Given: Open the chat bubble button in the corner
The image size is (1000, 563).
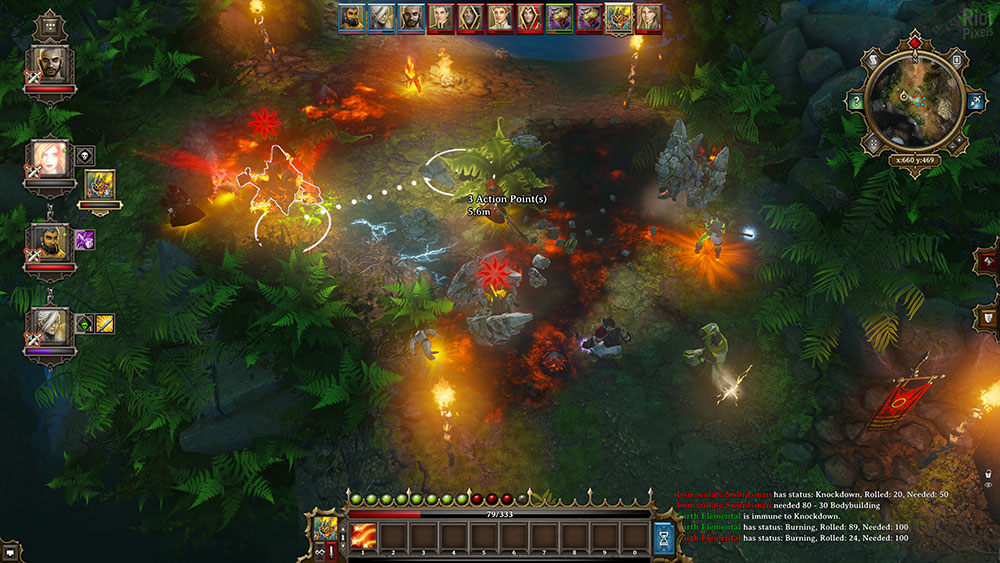Looking at the screenshot, I should click(11, 551).
